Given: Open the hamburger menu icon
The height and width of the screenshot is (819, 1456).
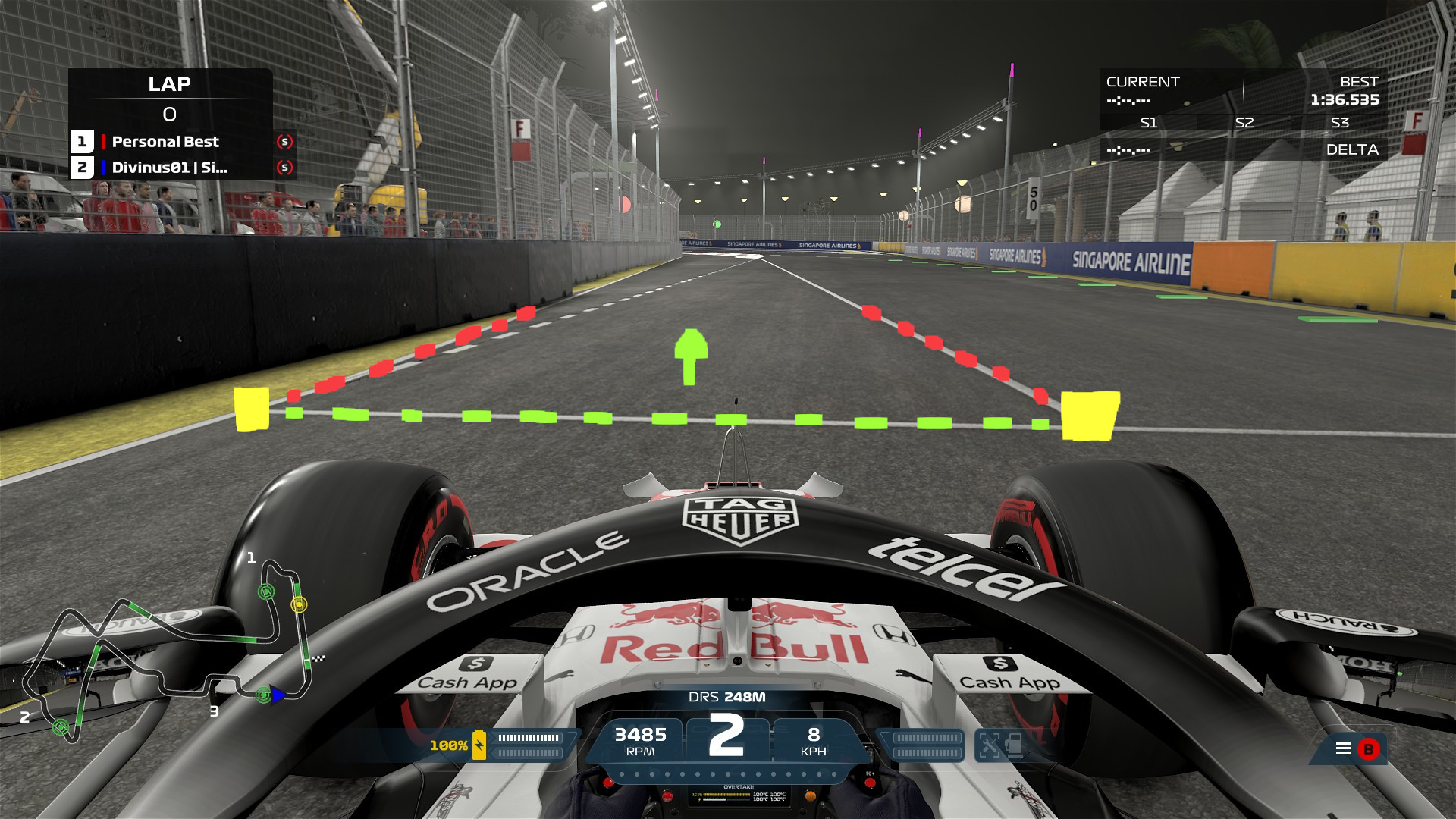Looking at the screenshot, I should (x=1343, y=748).
